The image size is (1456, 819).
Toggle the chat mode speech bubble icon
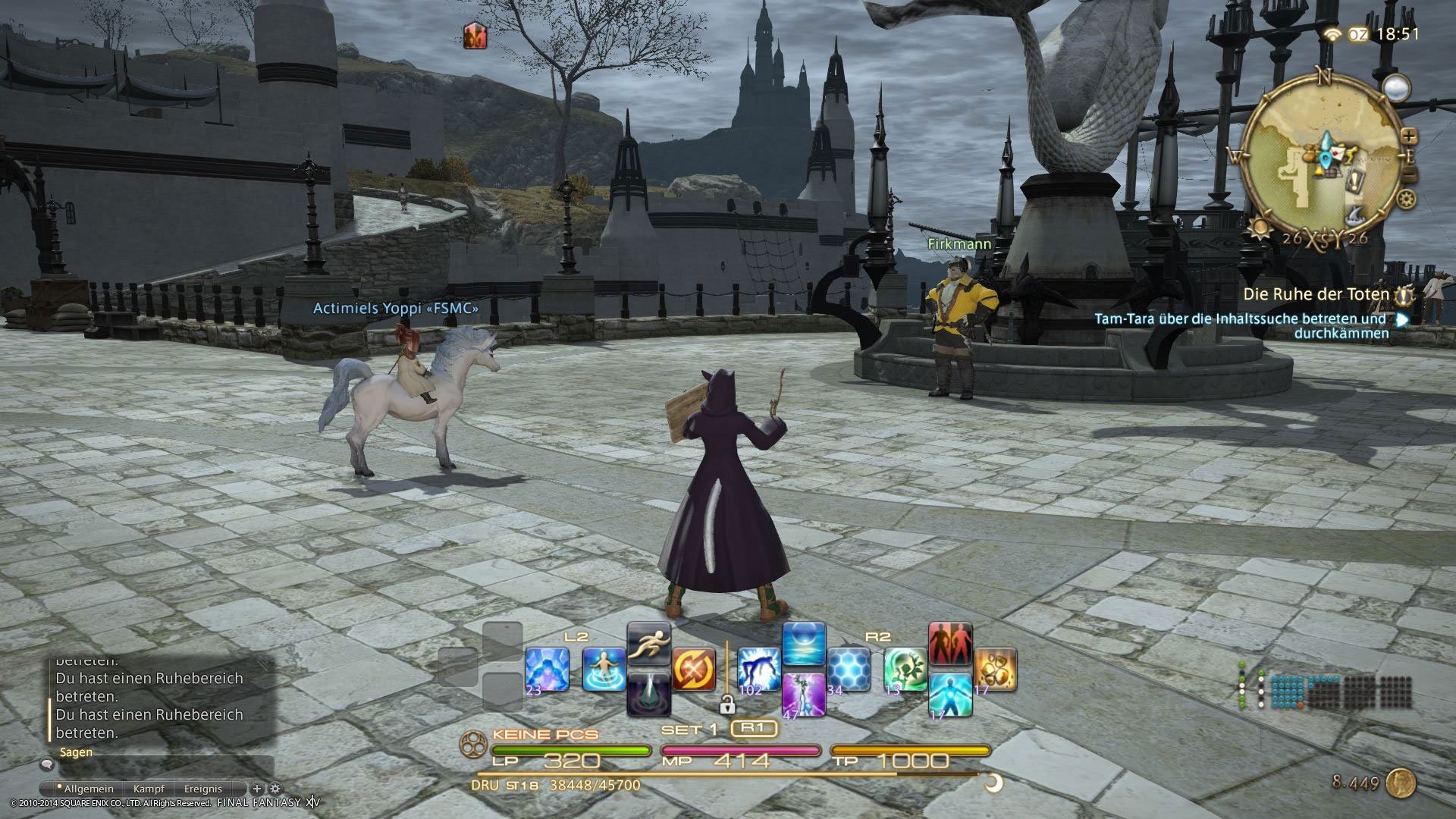[x=47, y=764]
